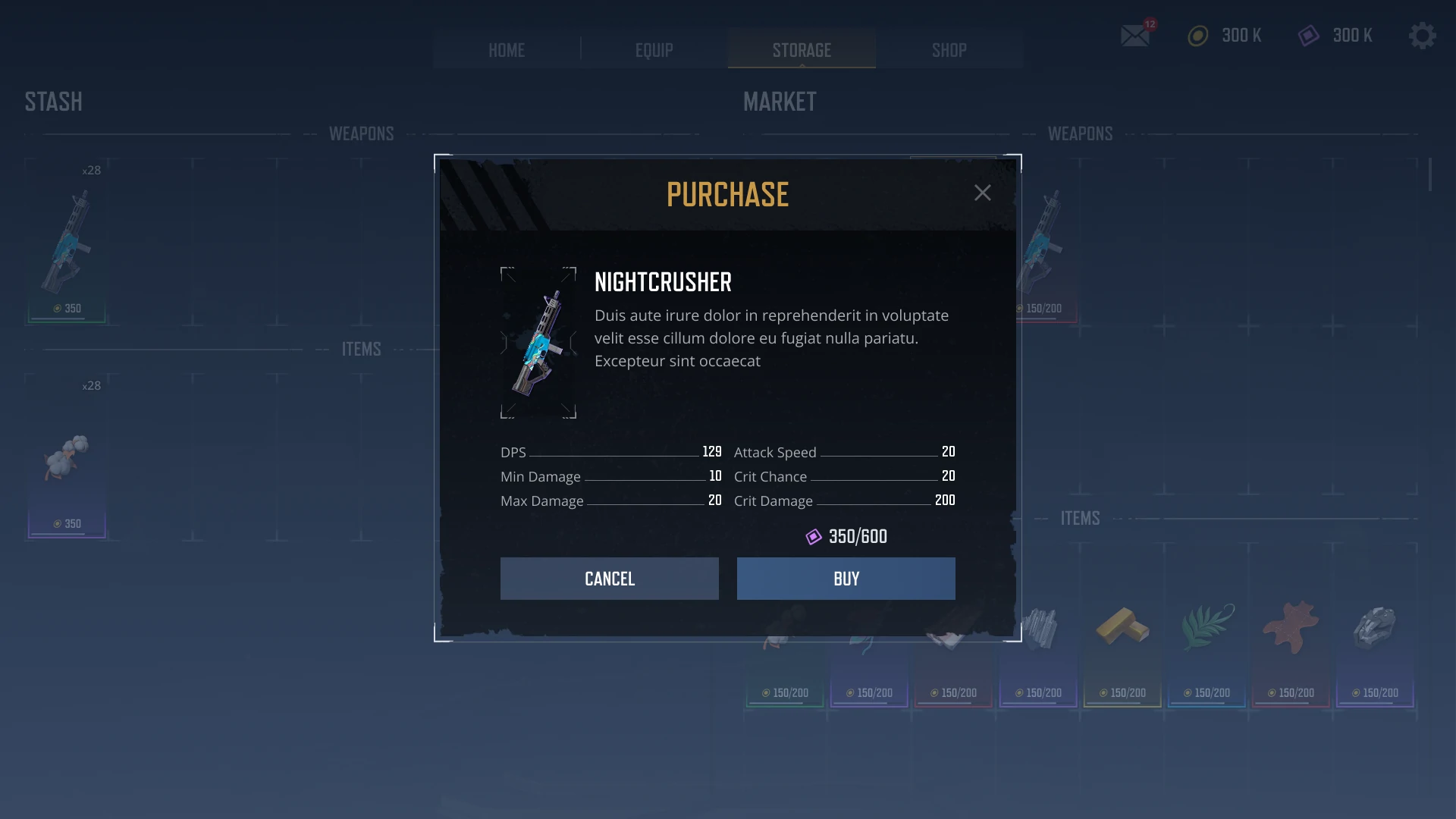Go to the SHOP tab
The width and height of the screenshot is (1456, 819).
(949, 50)
